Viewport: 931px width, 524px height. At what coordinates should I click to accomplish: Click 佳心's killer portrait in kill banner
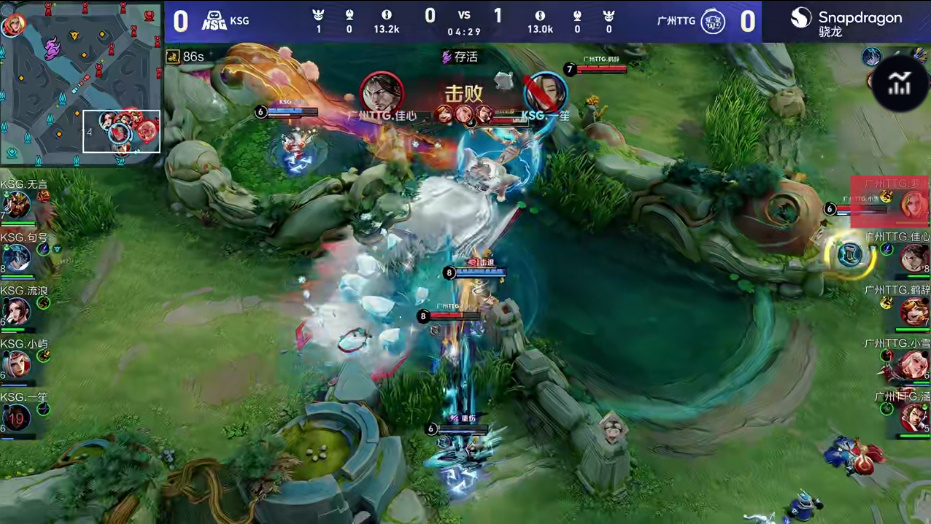381,93
